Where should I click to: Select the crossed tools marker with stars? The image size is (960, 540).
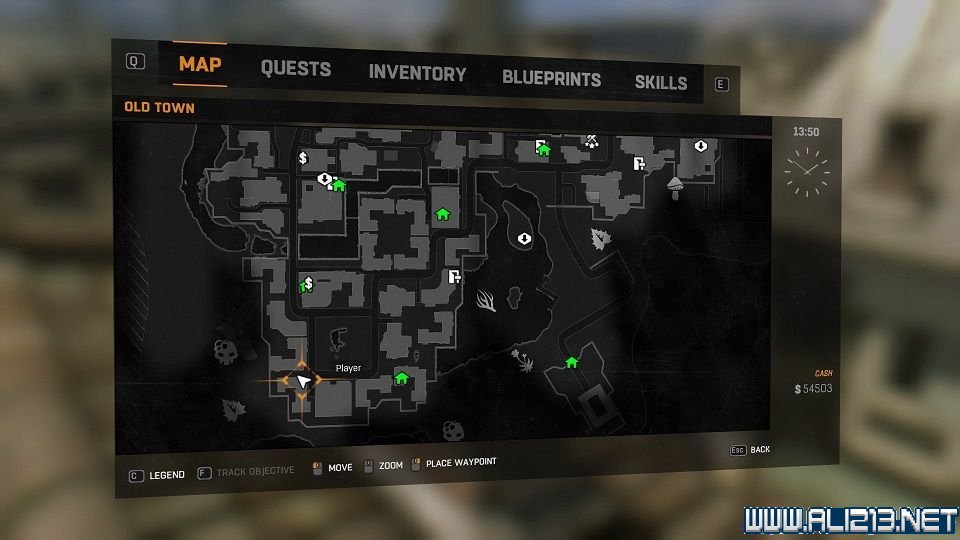pyautogui.click(x=592, y=141)
